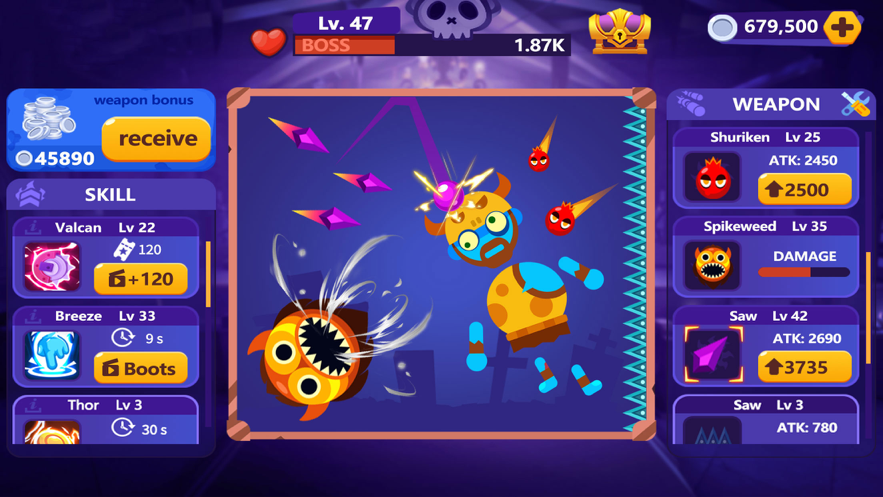The height and width of the screenshot is (497, 883).
Task: Select the Thor skill icon
Action: (x=52, y=431)
